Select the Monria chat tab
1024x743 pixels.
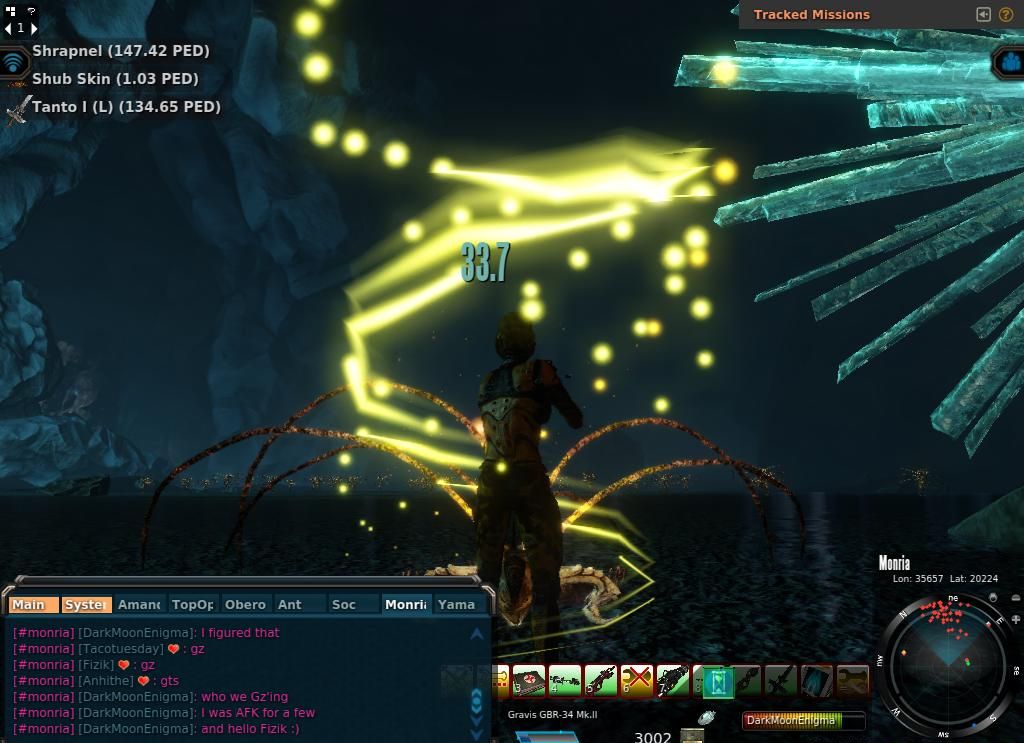406,604
